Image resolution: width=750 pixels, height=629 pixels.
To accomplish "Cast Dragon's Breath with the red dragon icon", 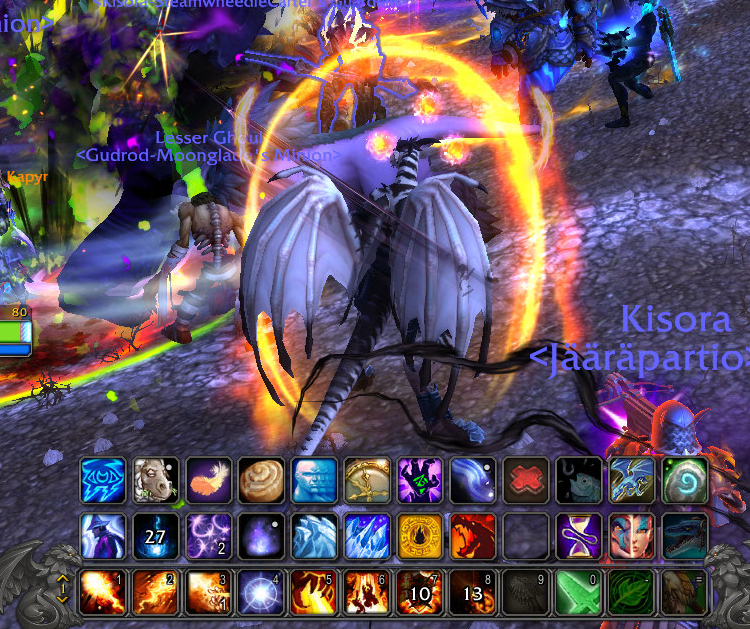I will pos(471,535).
